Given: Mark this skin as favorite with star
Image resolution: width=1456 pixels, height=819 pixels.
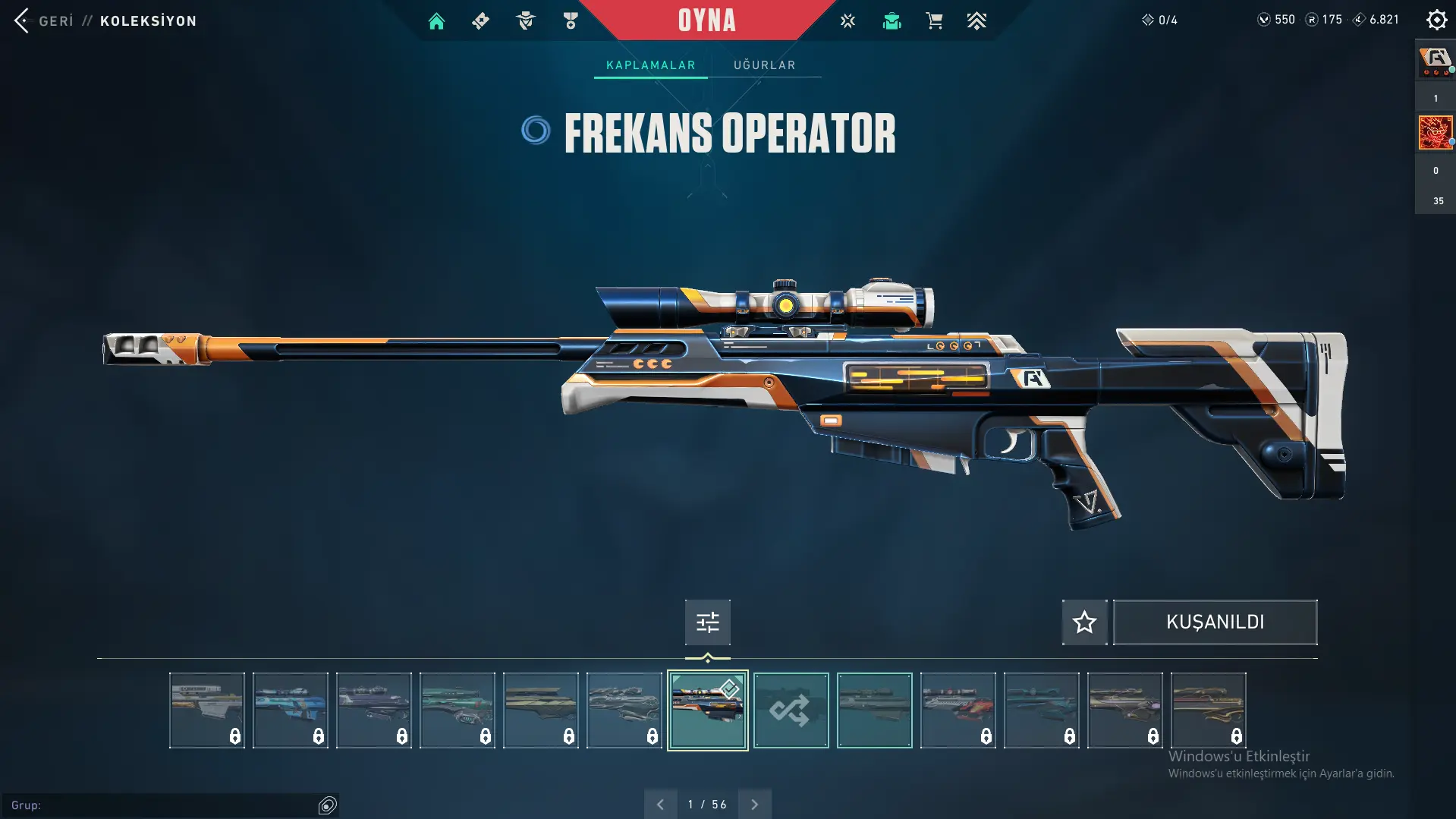Looking at the screenshot, I should click(x=1084, y=622).
